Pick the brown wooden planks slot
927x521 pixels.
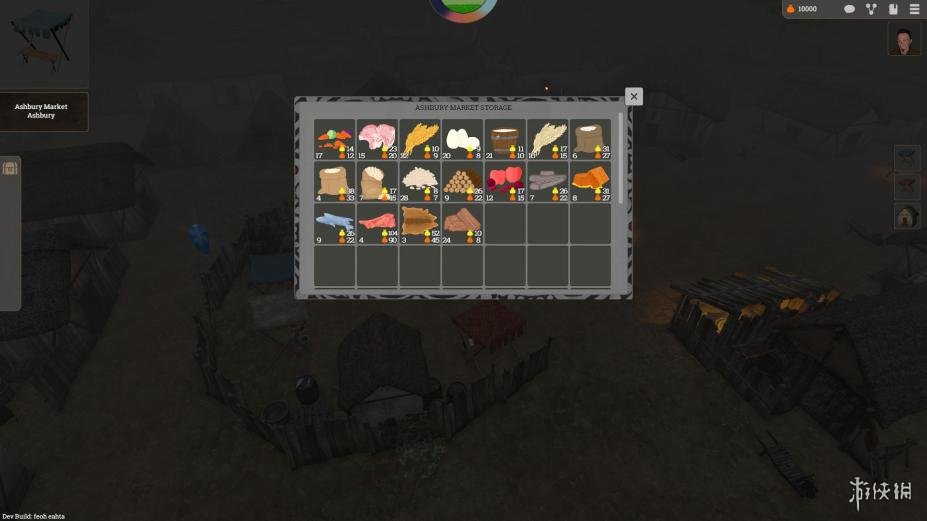coord(462,224)
